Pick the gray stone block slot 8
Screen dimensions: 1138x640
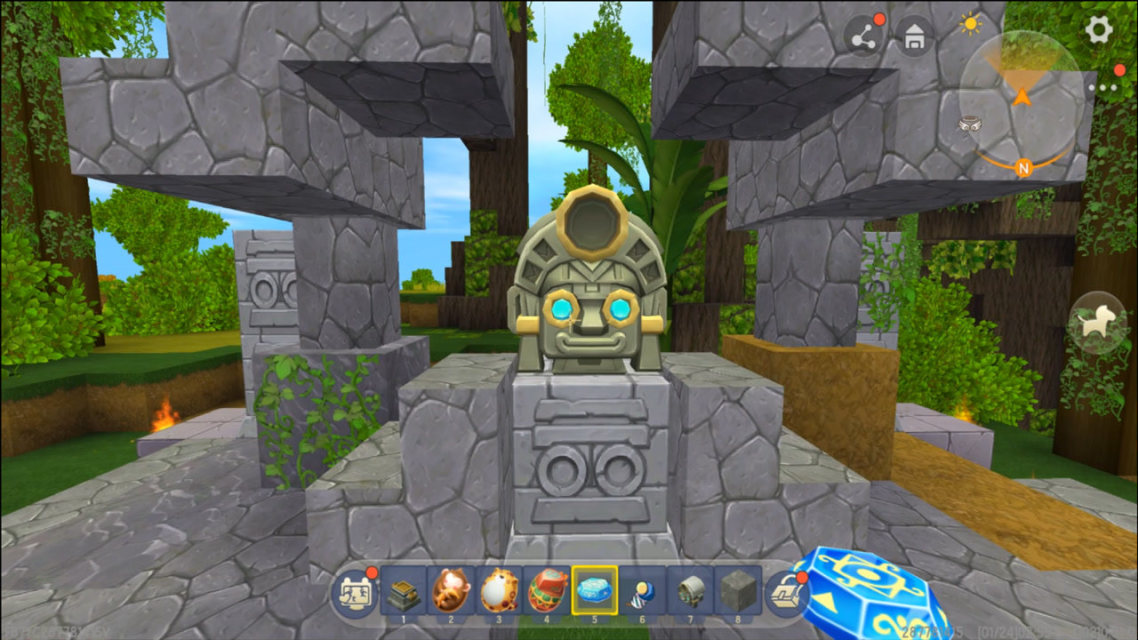739,589
